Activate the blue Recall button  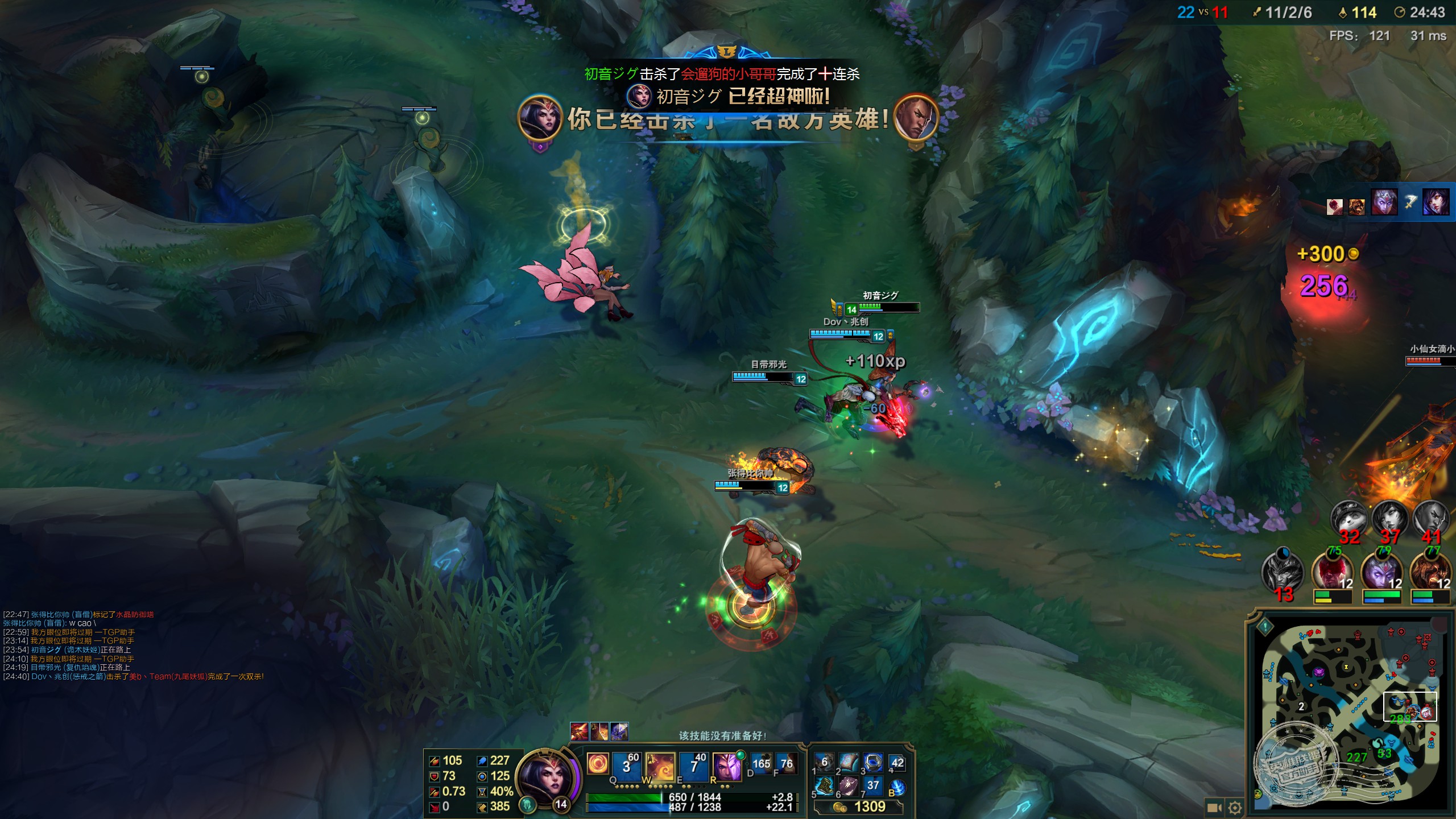coord(897,787)
